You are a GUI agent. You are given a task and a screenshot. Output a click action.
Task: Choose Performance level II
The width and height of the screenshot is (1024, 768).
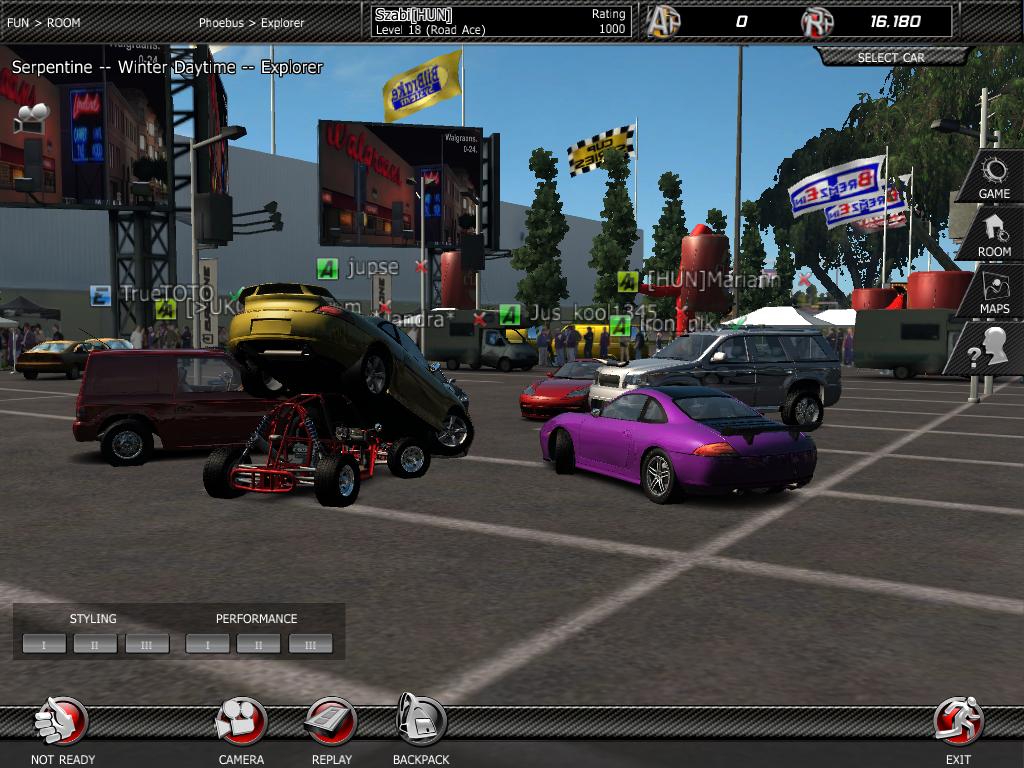[x=258, y=644]
